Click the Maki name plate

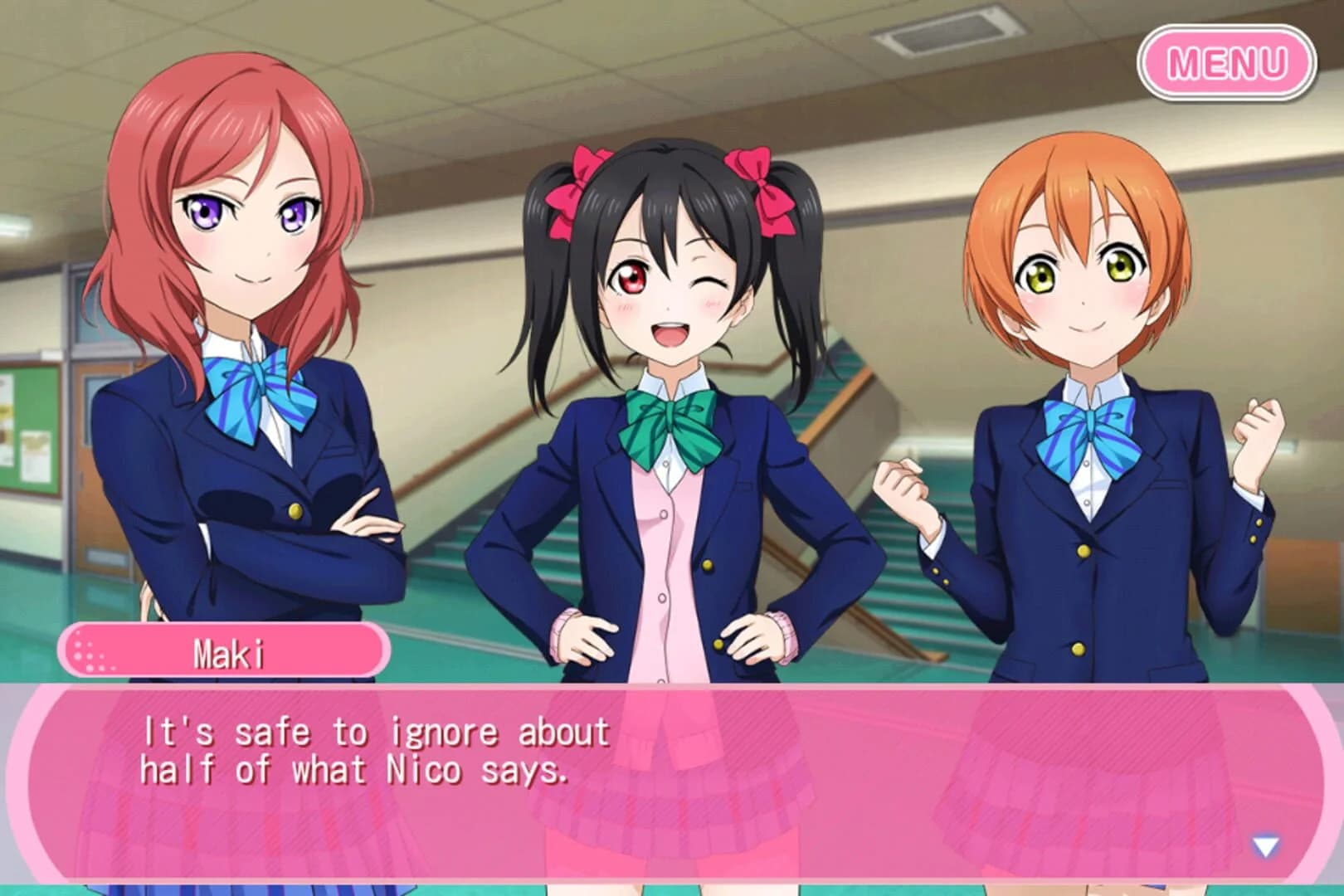point(224,652)
